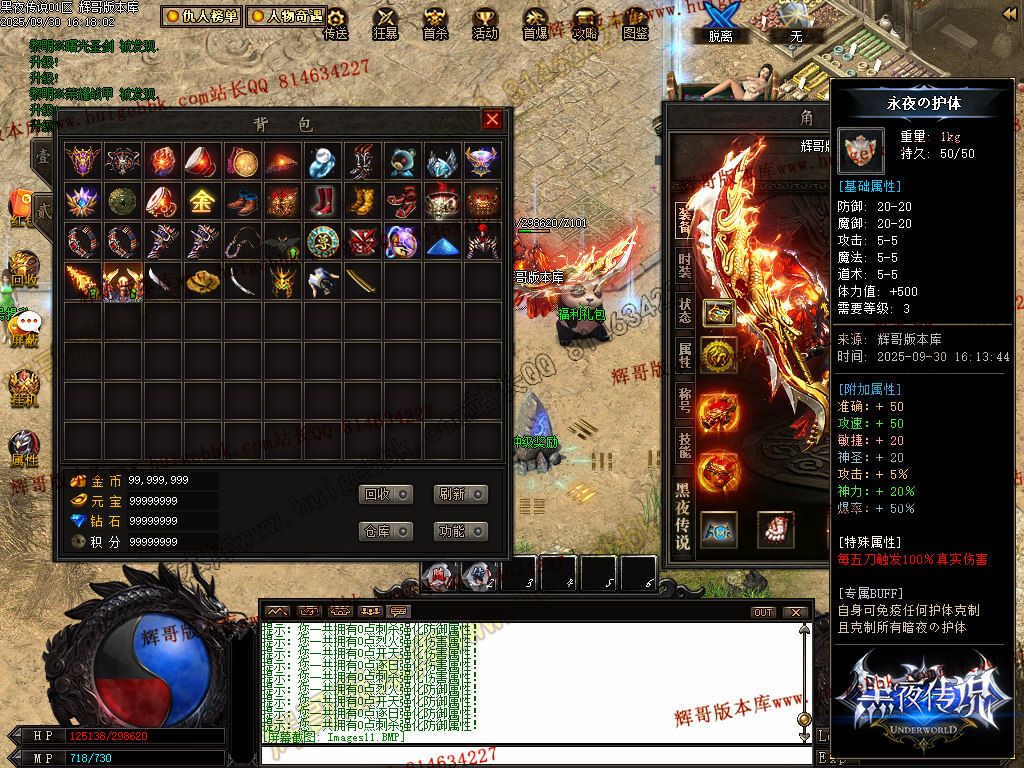The height and width of the screenshot is (768, 1024).
Task: Select the blue pyramid gem item
Action: (x=443, y=242)
